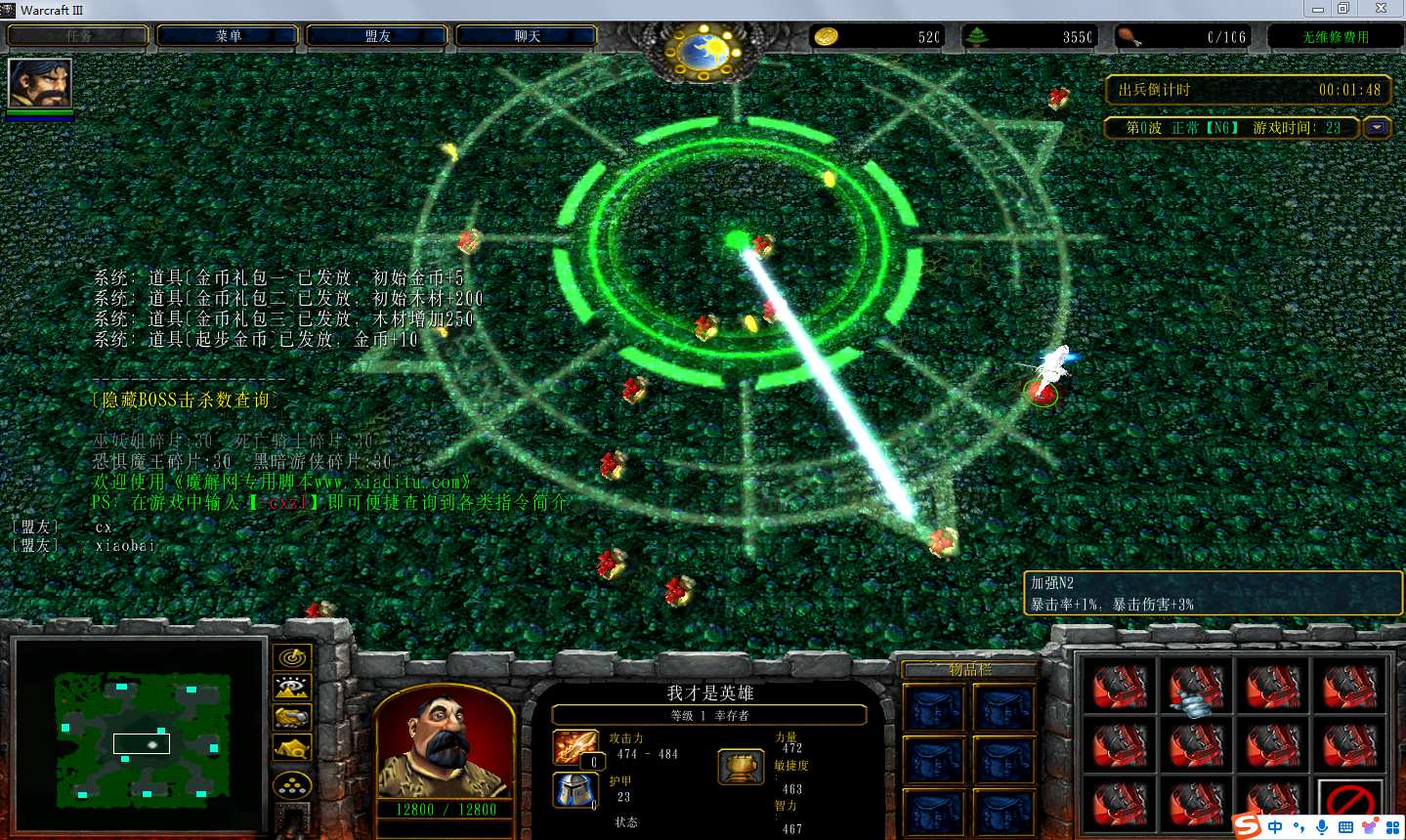
Task: Toggle the minimap ally color mode
Action: (292, 718)
